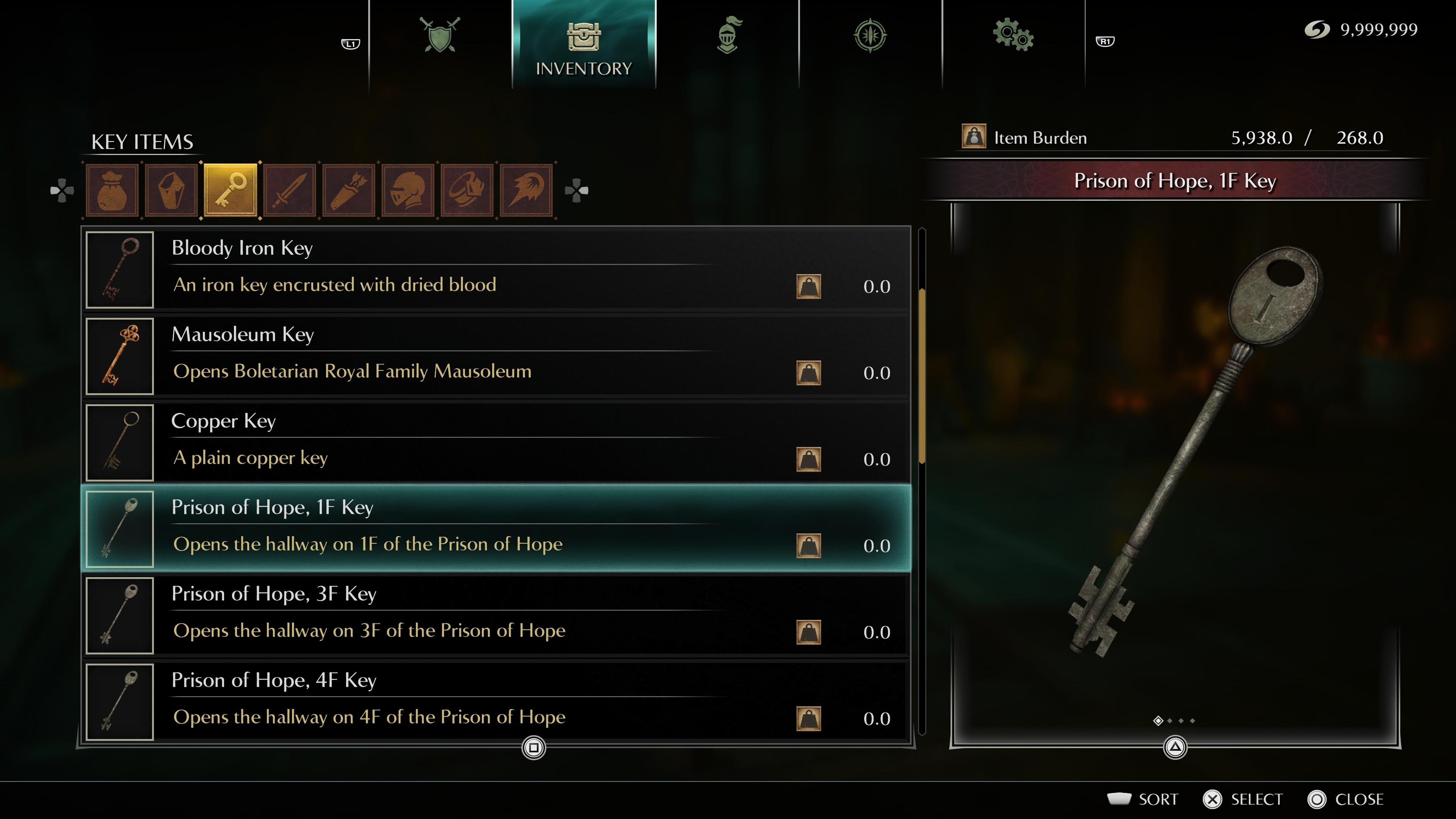
Task: Show the ring accessories category
Action: point(467,190)
